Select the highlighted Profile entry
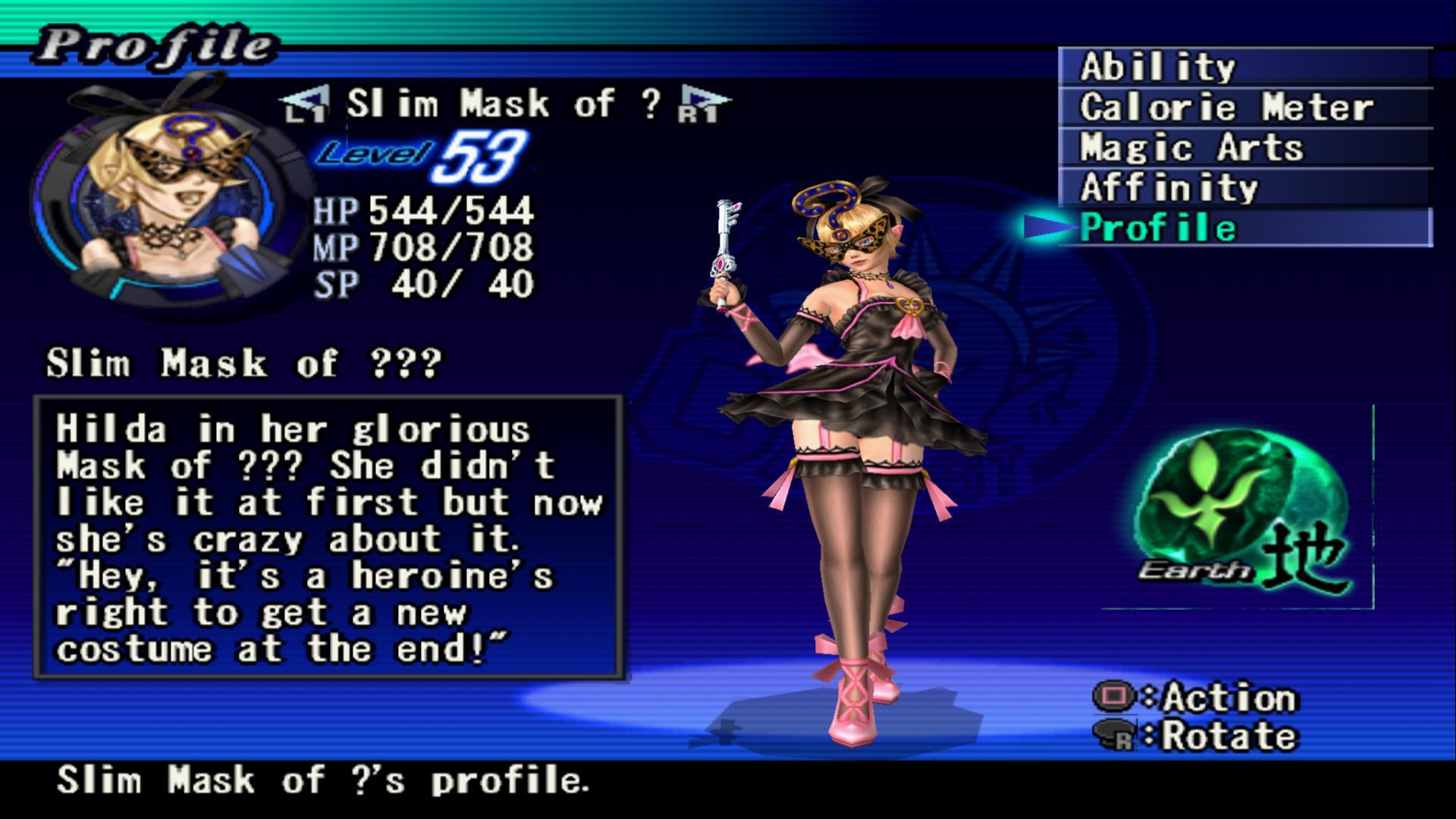1456x819 pixels. pos(1244,228)
